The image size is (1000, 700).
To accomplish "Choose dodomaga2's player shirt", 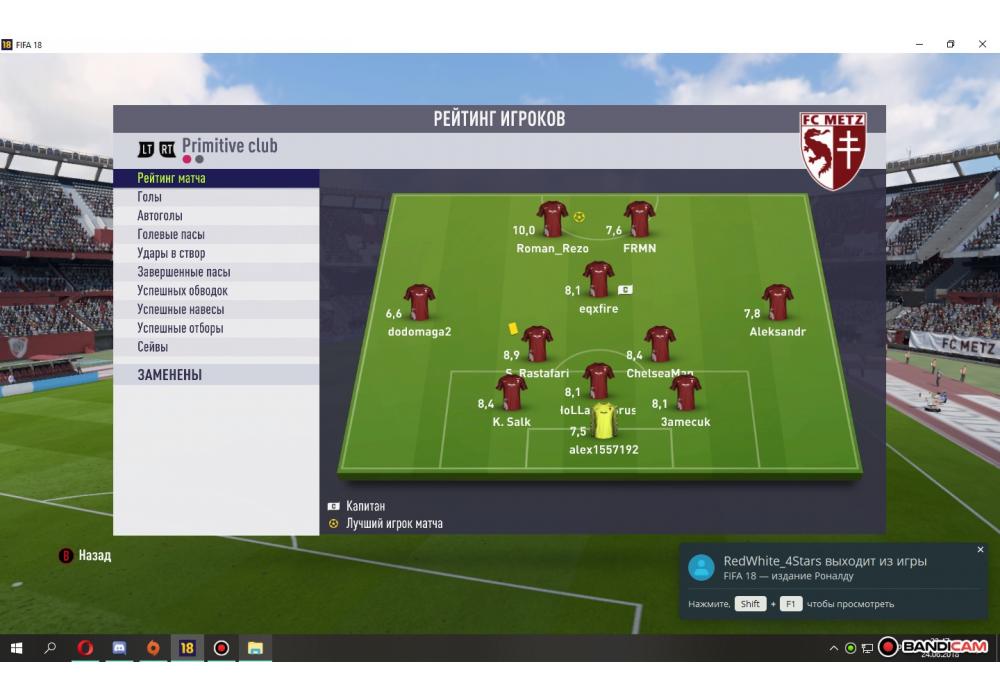I will coord(419,302).
